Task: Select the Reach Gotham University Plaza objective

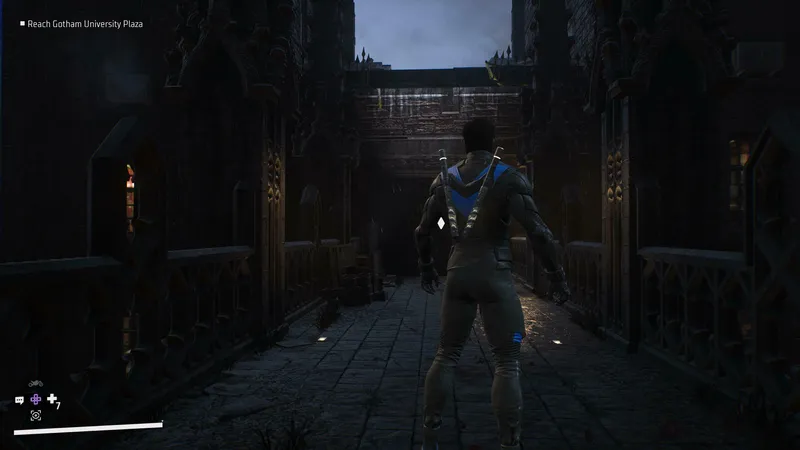Action: [84, 23]
